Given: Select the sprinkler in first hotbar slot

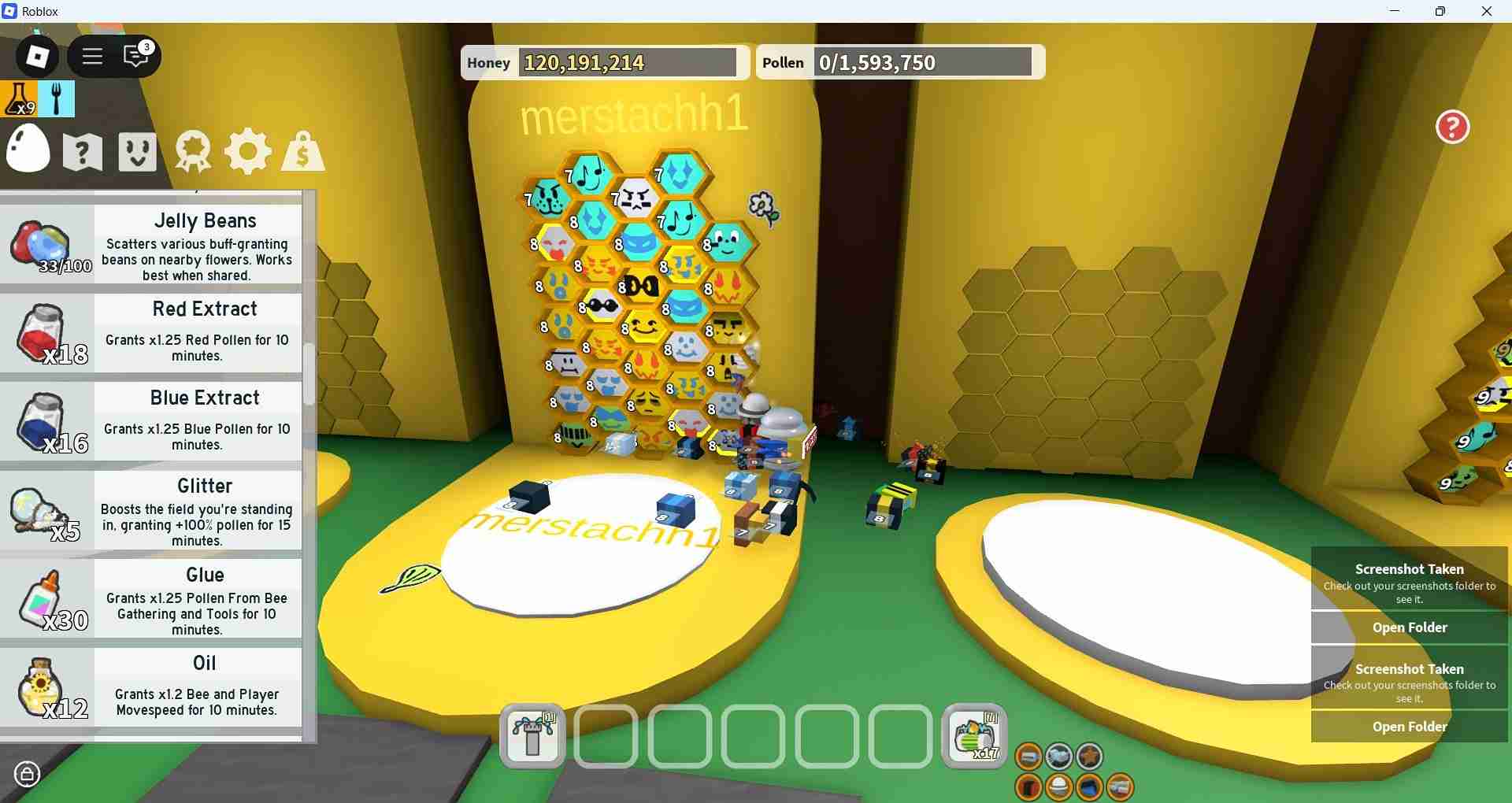Looking at the screenshot, I should 532,737.
